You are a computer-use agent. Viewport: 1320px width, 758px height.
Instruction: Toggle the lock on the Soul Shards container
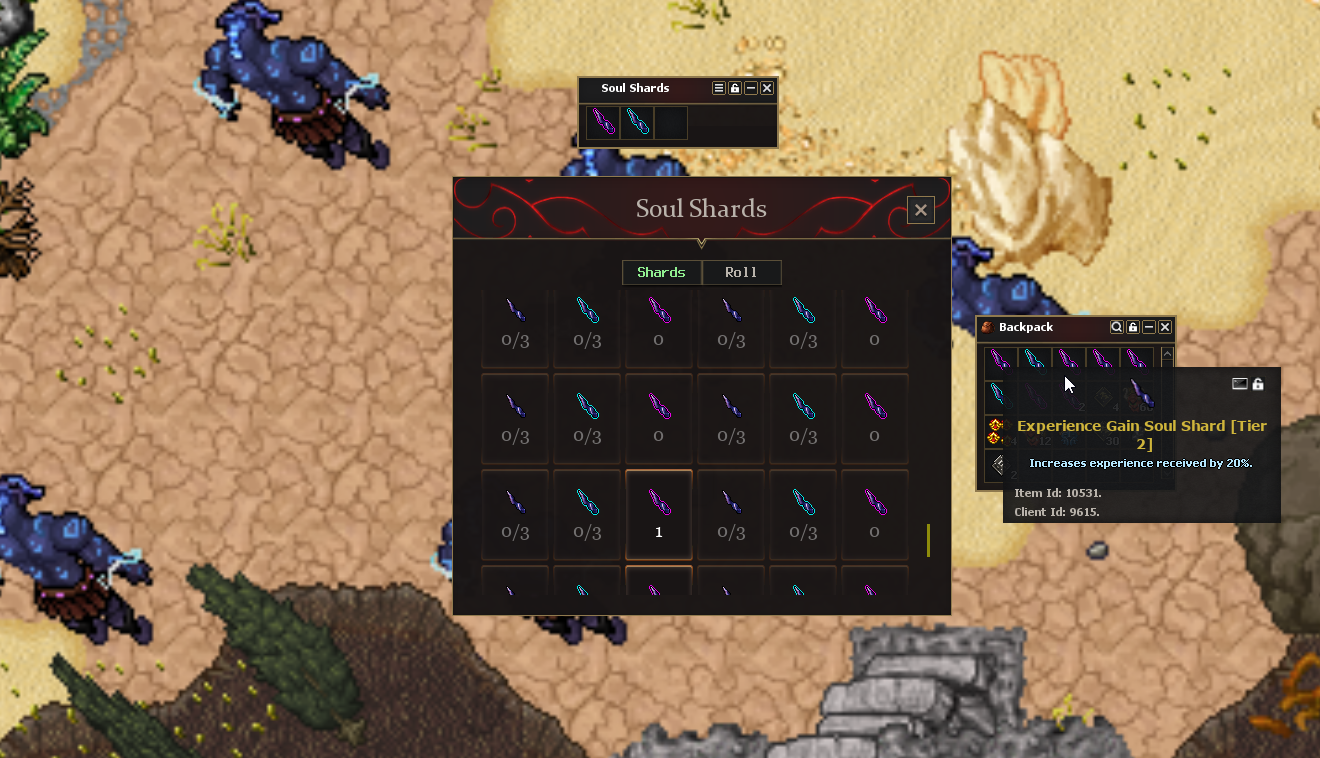tap(735, 89)
